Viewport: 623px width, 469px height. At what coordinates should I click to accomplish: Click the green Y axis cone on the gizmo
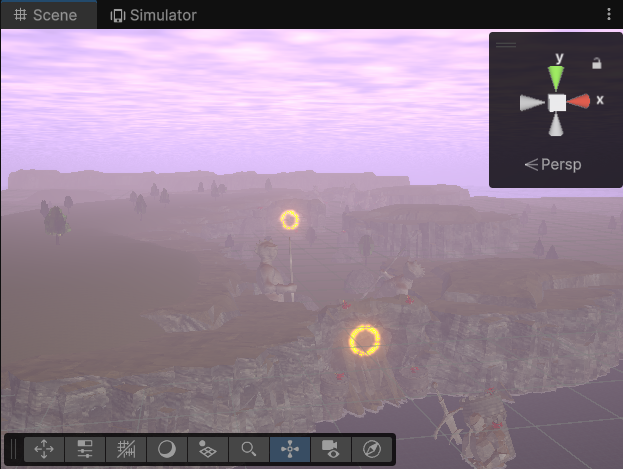(557, 78)
